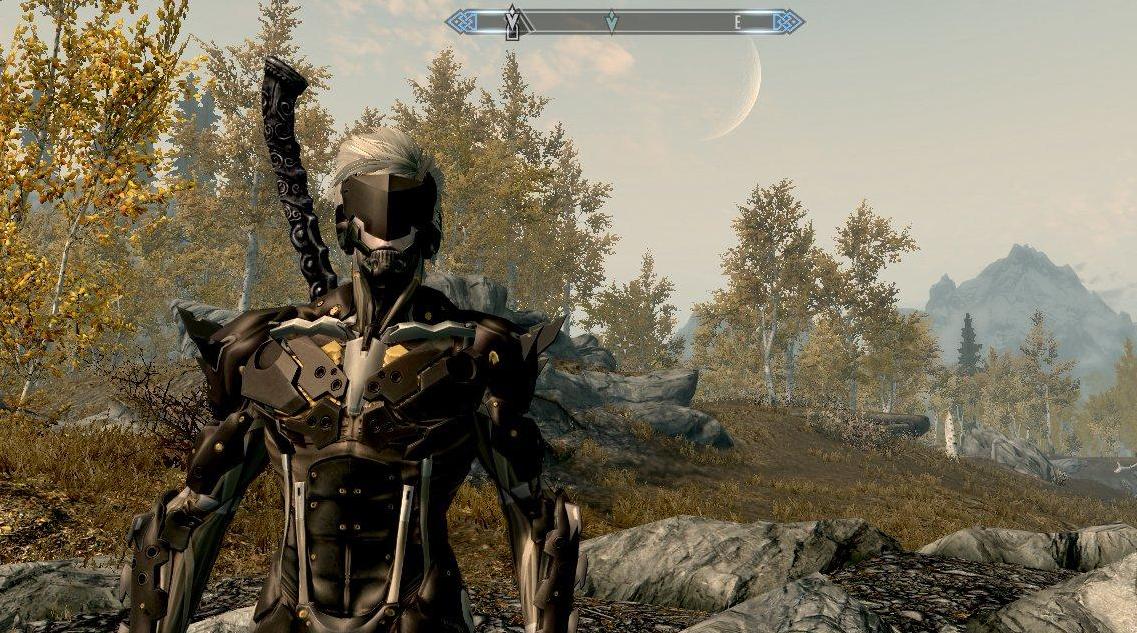
Task: Click the East "E" heading on the compass
Action: [738, 22]
